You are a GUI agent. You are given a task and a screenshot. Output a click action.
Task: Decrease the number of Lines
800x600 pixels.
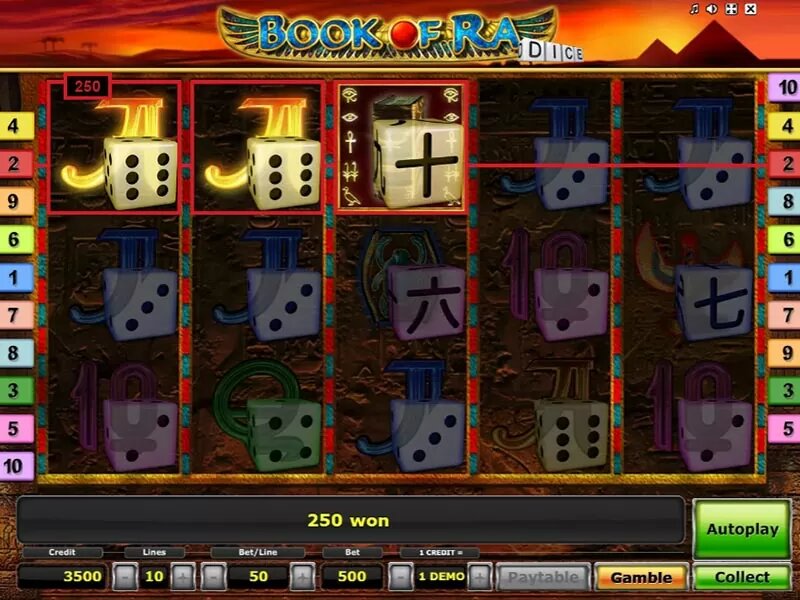click(124, 577)
